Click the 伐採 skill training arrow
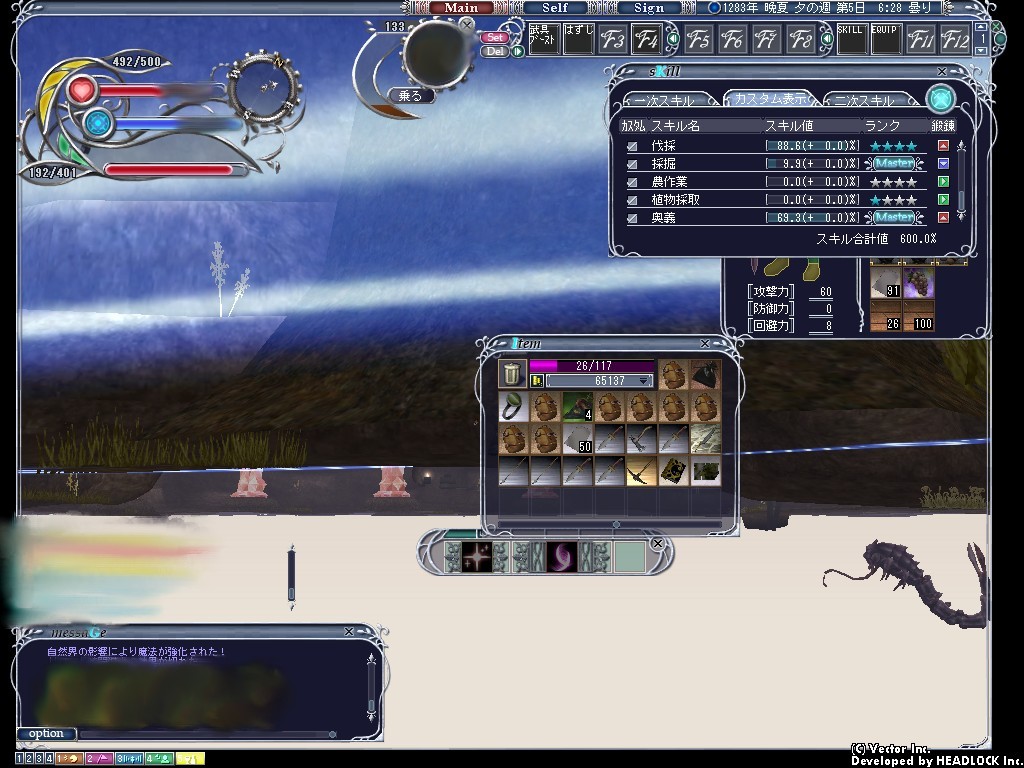This screenshot has height=768, width=1024. (943, 146)
